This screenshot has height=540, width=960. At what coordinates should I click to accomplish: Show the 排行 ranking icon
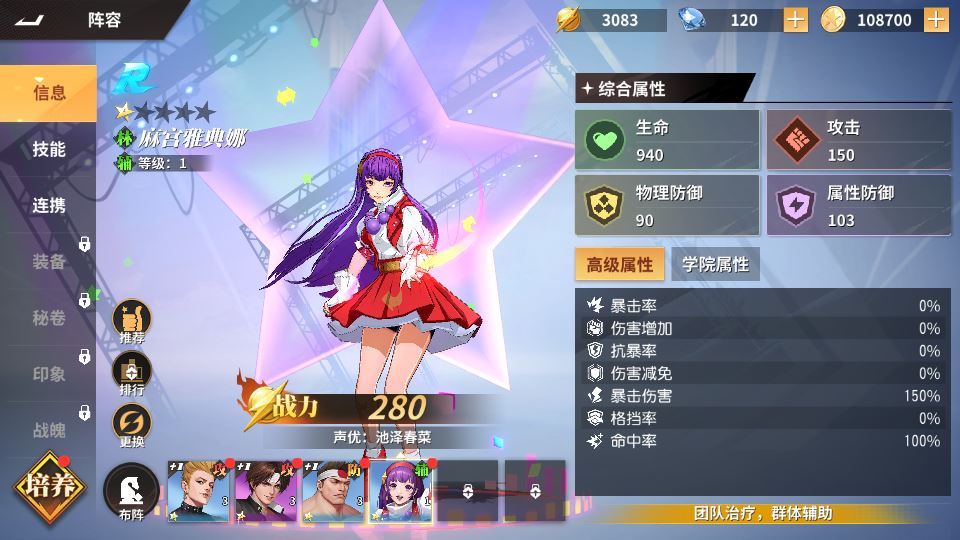[132, 374]
